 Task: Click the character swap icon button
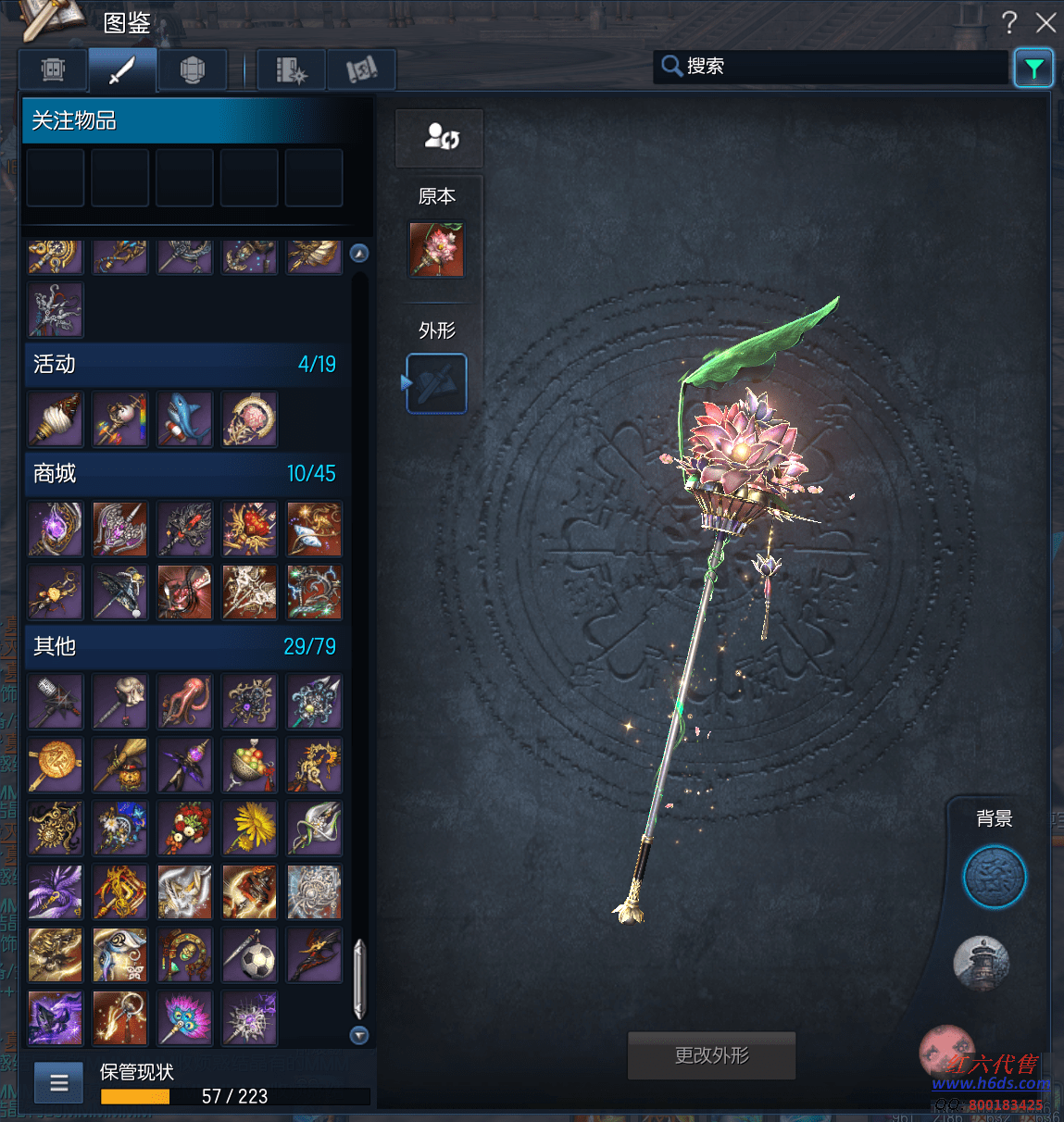point(440,138)
